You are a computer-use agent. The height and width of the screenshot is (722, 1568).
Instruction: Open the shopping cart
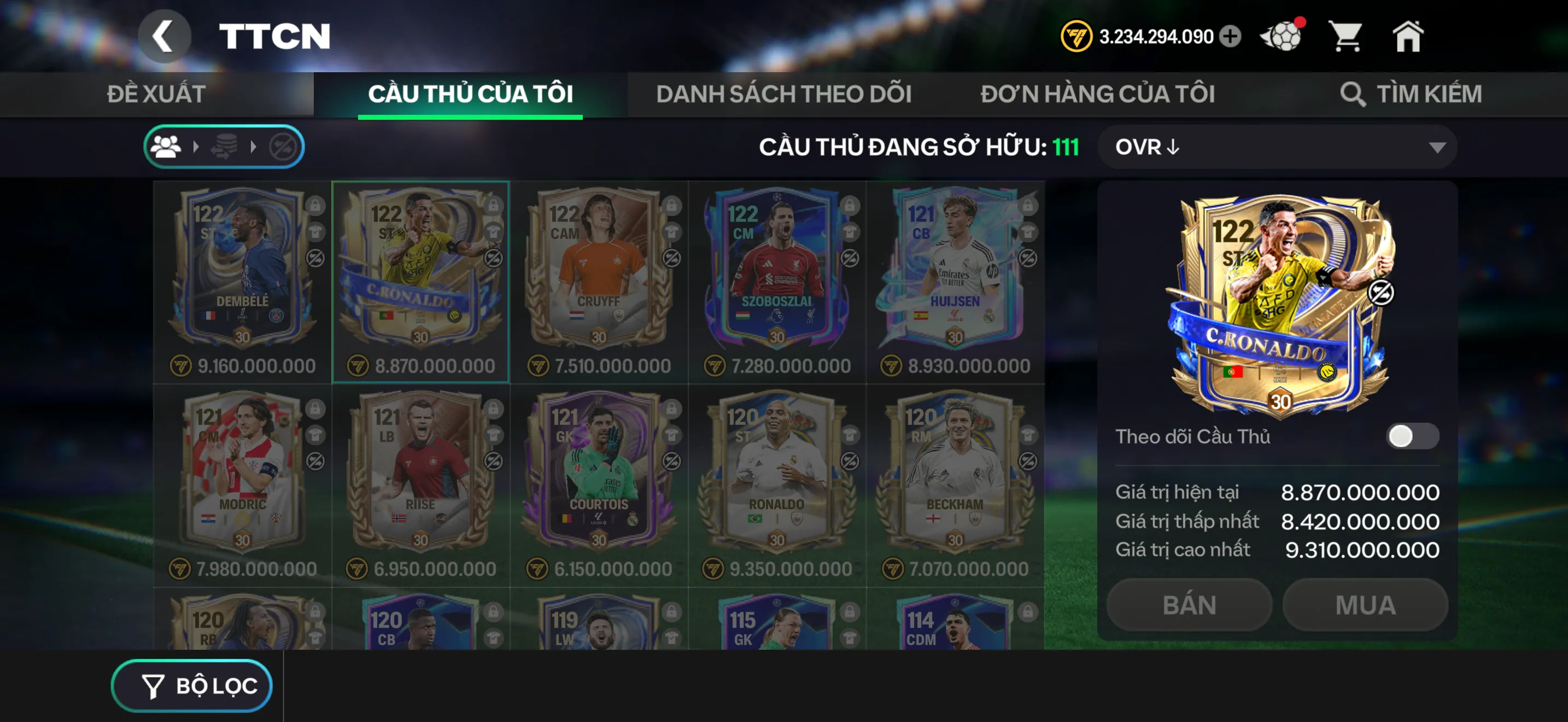(1347, 37)
